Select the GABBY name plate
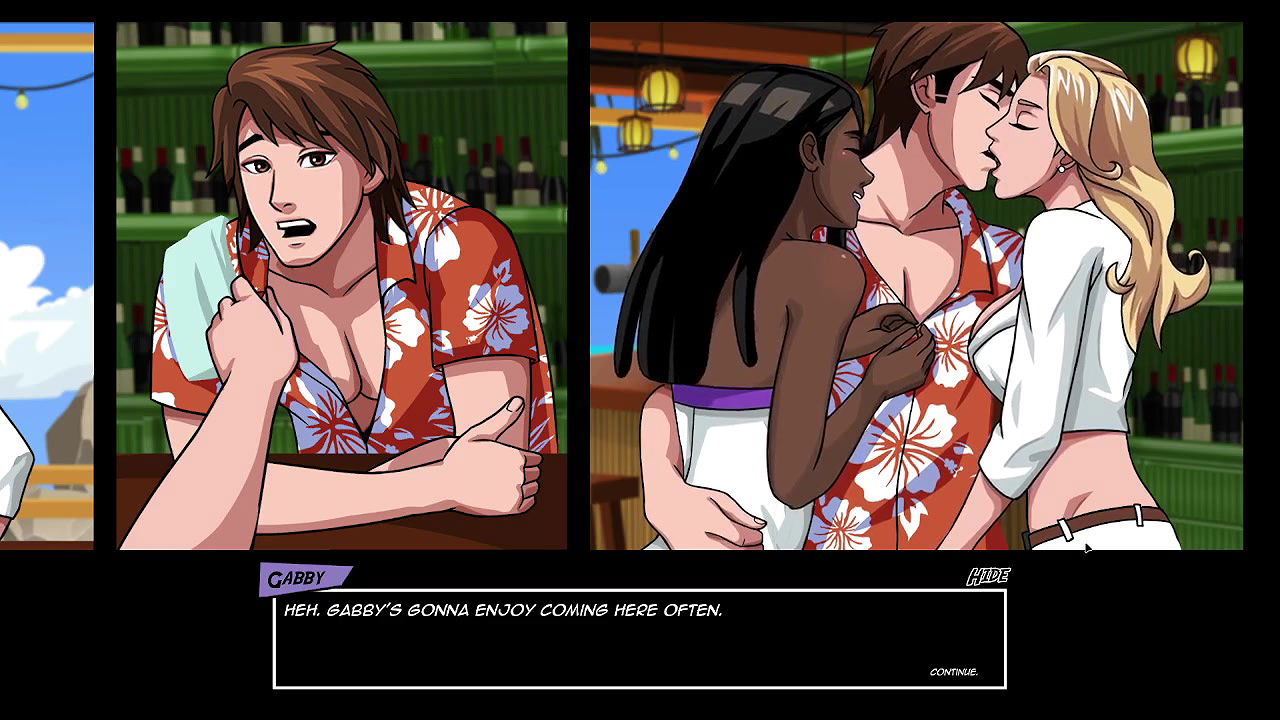This screenshot has height=720, width=1280. click(x=301, y=575)
